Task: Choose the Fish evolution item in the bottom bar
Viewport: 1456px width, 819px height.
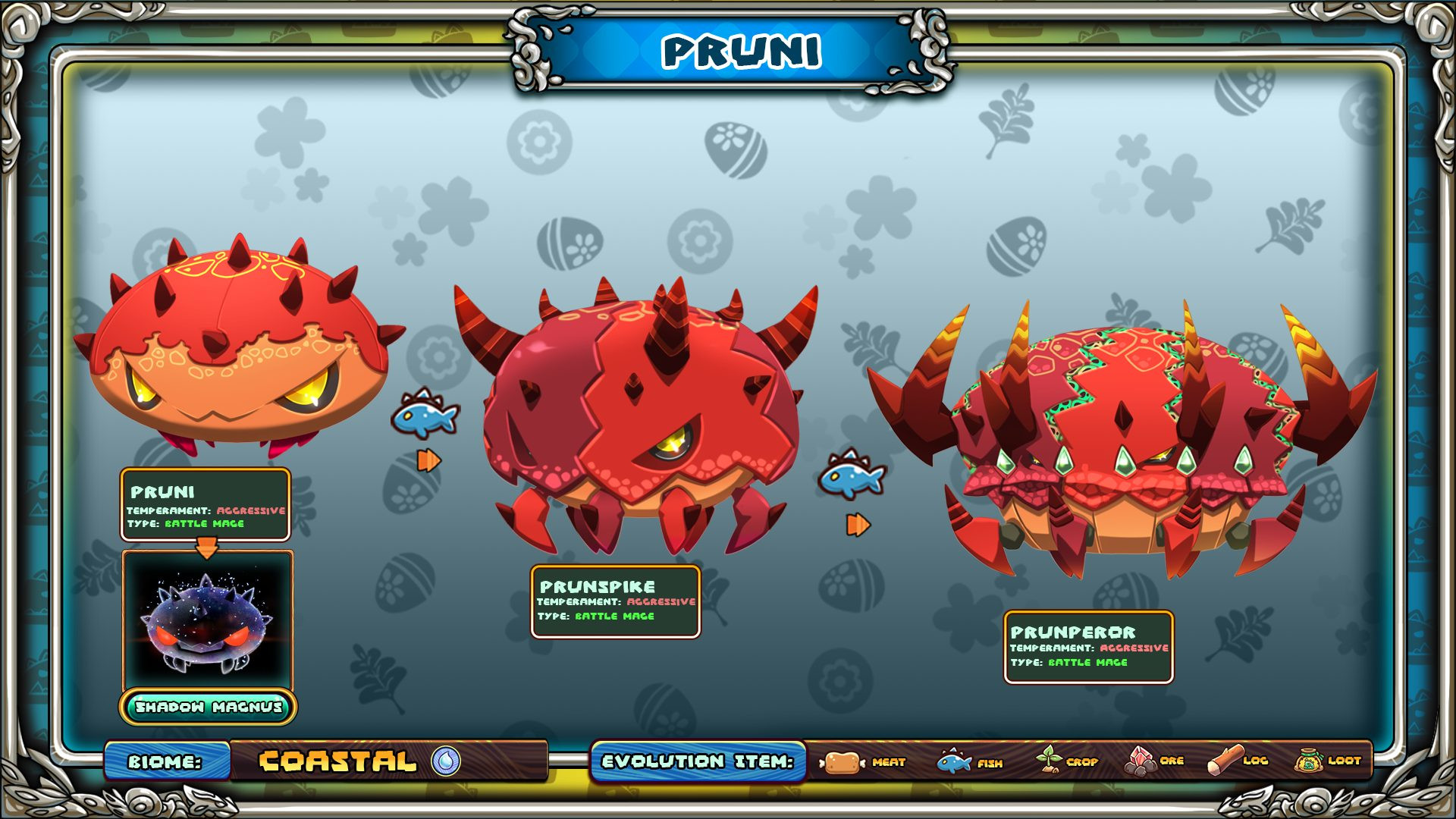Action: coord(970,761)
